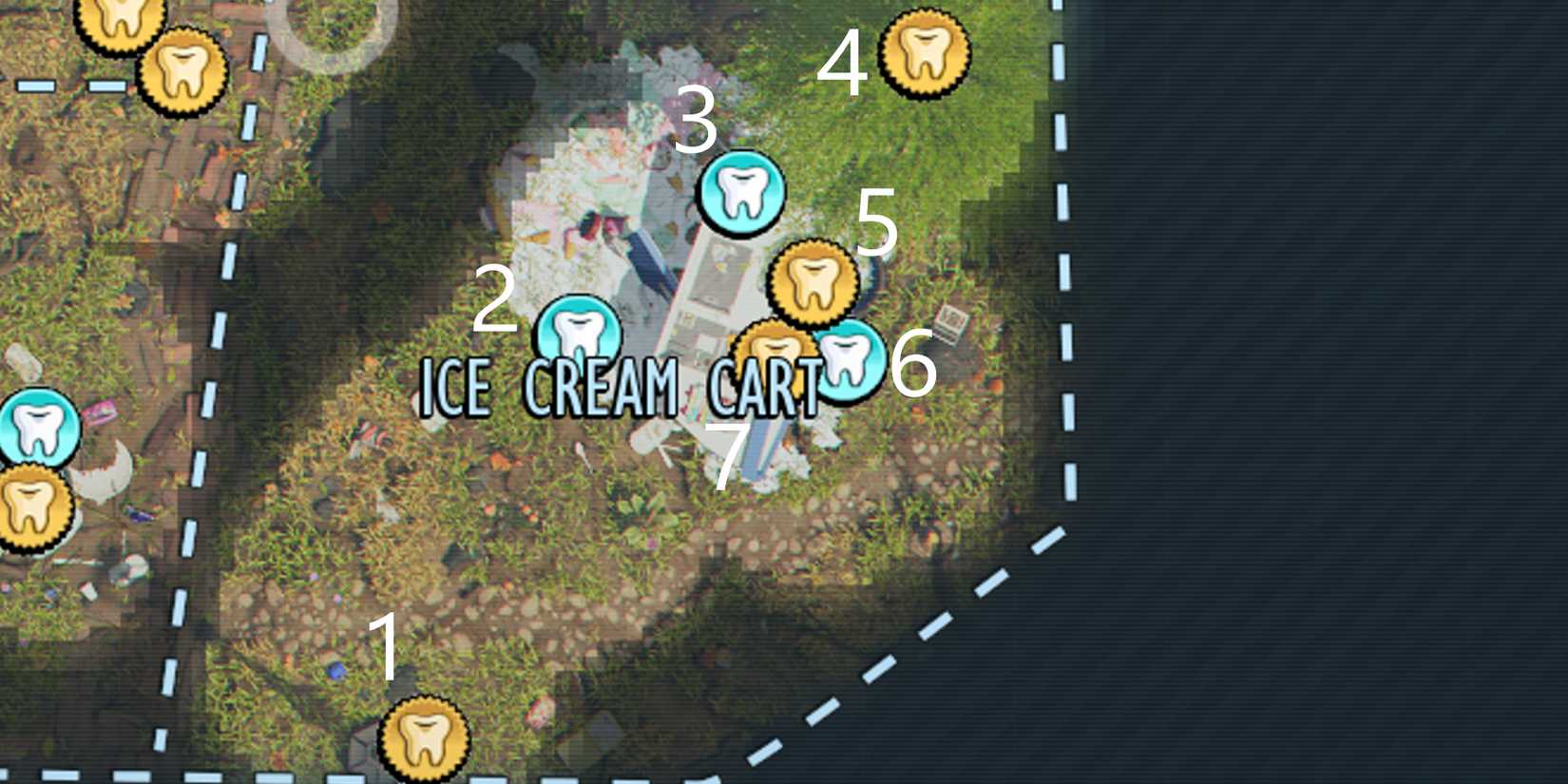Screen dimensions: 1568x784
Task: Select the gold tooth marker labeled 7
Action: (x=772, y=350)
